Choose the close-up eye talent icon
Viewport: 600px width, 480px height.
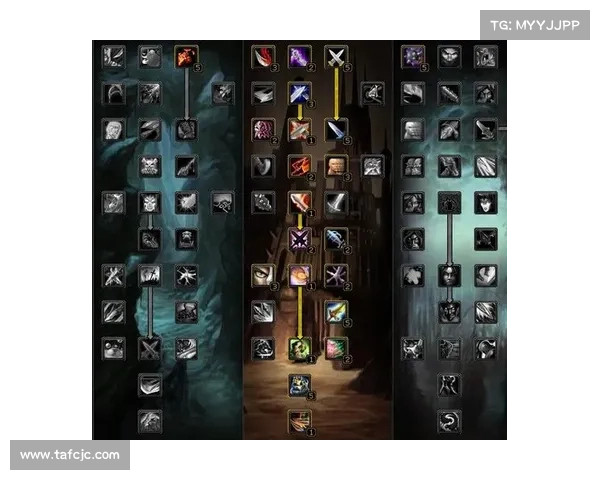(263, 275)
